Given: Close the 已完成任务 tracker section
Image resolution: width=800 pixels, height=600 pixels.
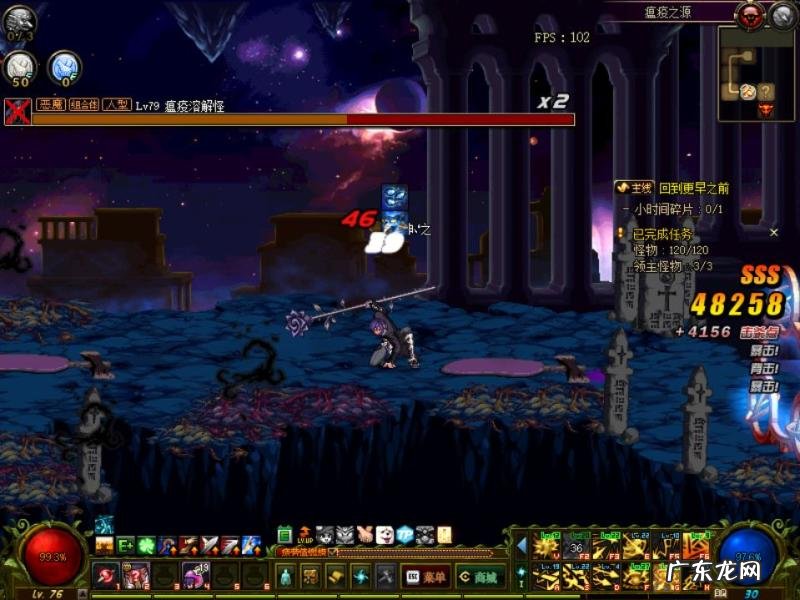Looking at the screenshot, I should [x=773, y=232].
